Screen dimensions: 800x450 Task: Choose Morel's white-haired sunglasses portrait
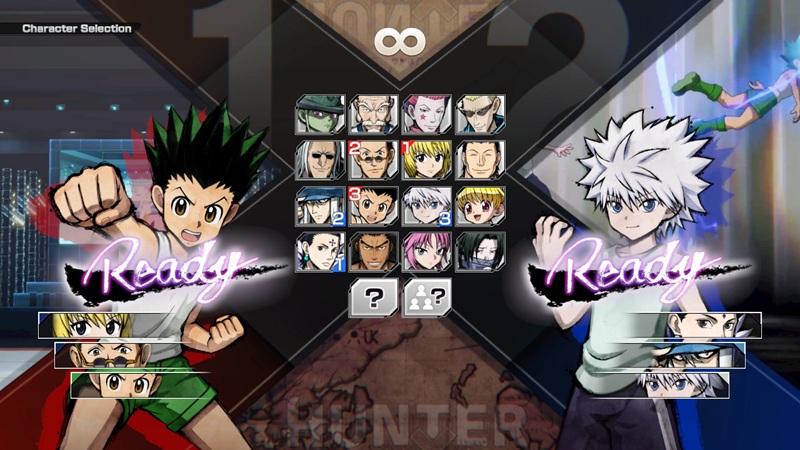coord(320,159)
